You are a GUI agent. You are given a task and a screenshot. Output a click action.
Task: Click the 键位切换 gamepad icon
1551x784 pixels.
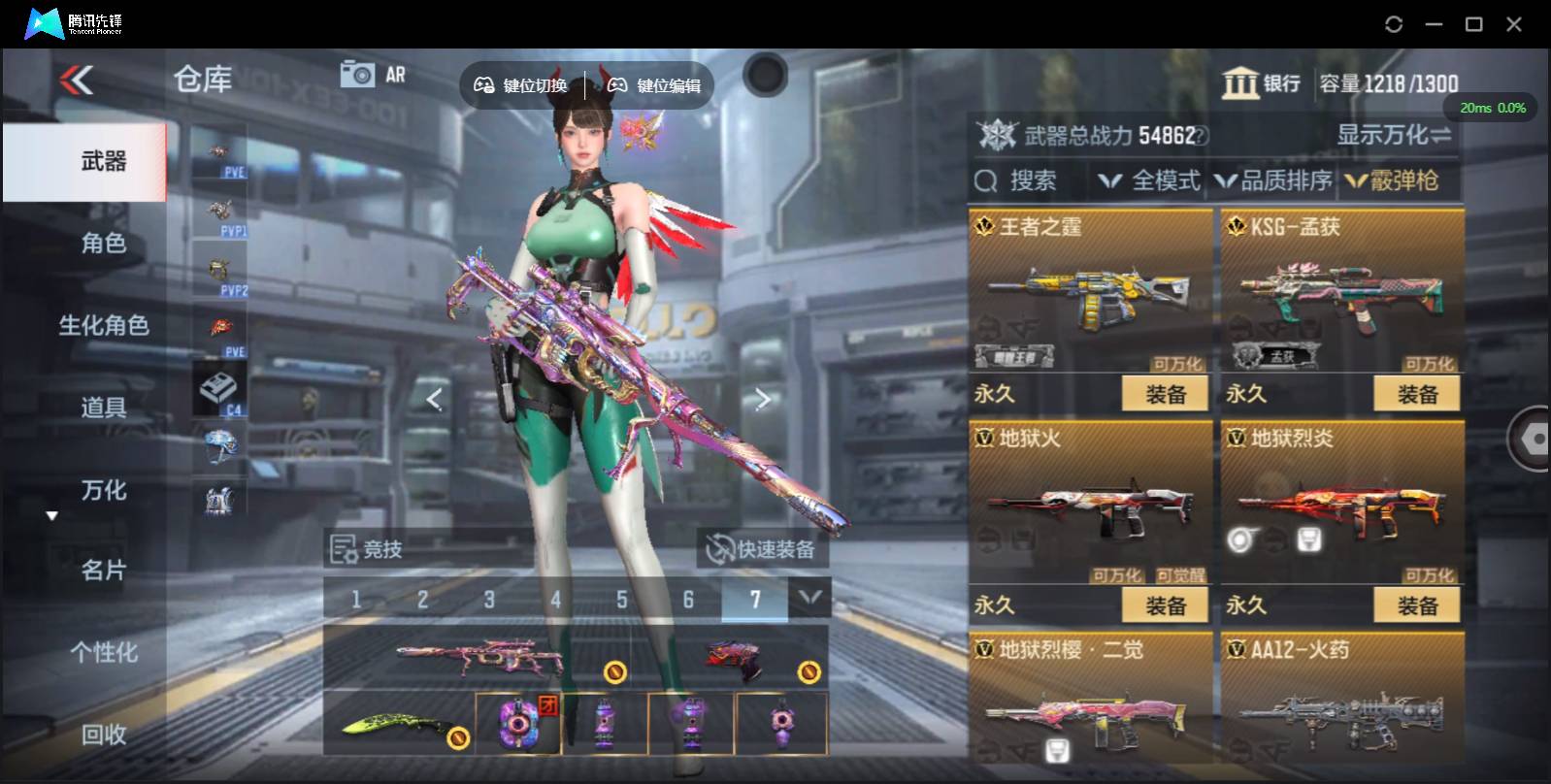(484, 84)
